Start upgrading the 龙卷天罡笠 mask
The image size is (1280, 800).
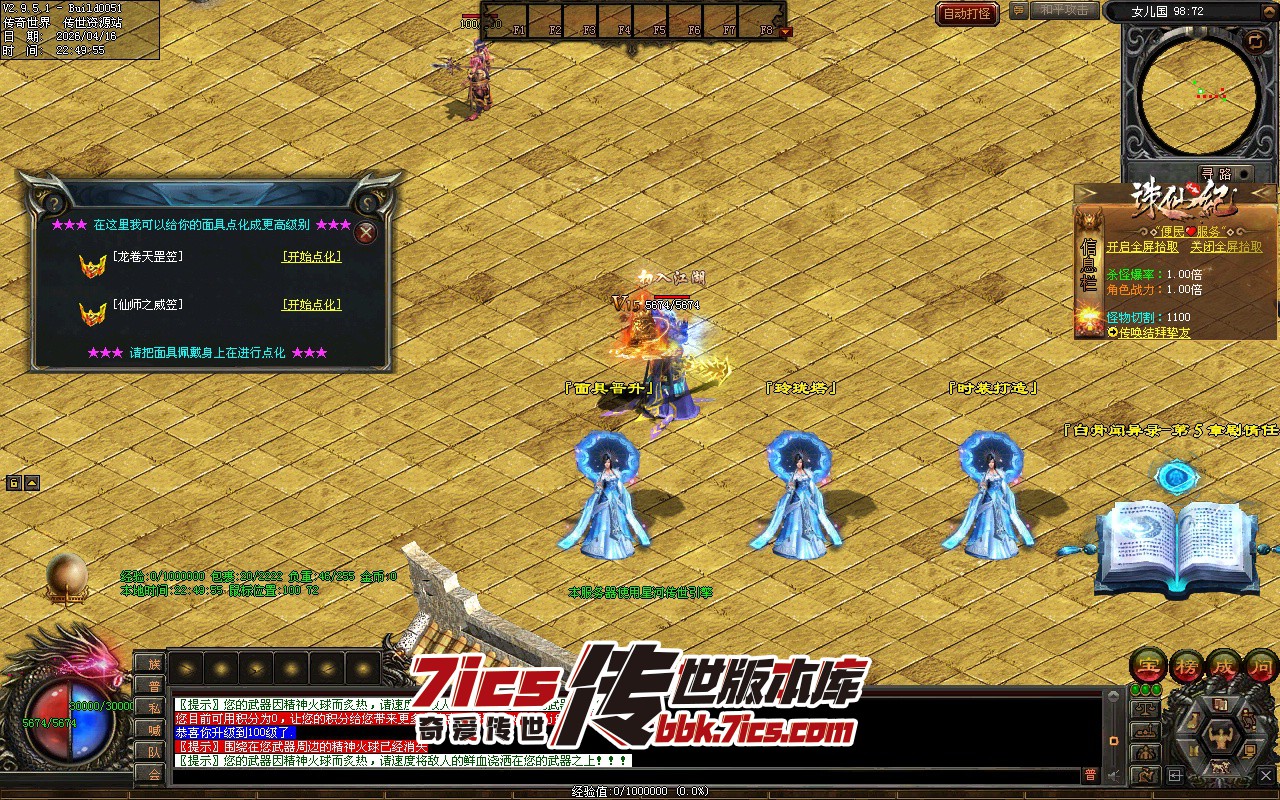tap(312, 257)
